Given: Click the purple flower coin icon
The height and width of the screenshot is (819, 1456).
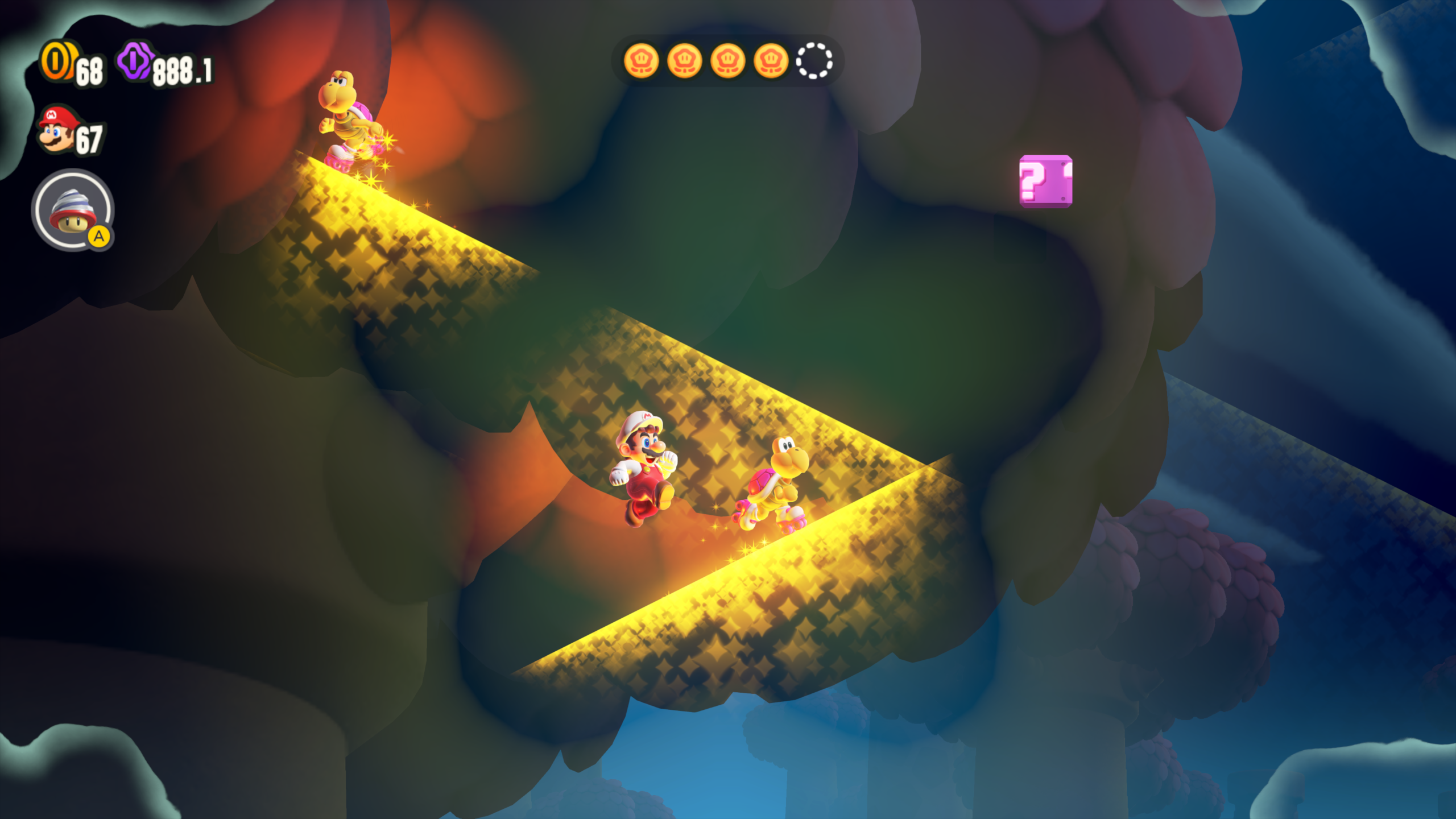Looking at the screenshot, I should 135,61.
